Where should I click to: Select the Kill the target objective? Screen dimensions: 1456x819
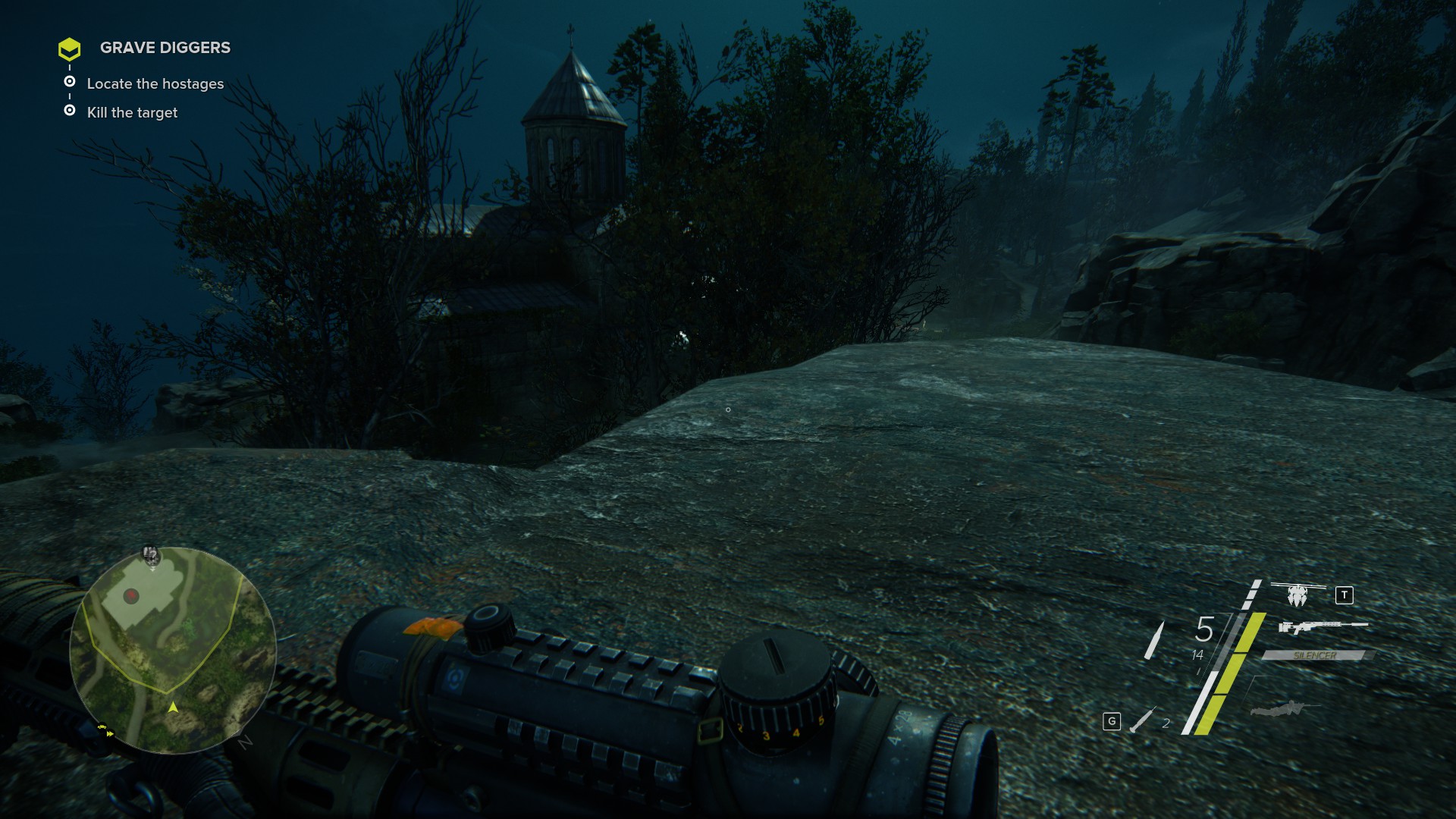click(x=132, y=112)
